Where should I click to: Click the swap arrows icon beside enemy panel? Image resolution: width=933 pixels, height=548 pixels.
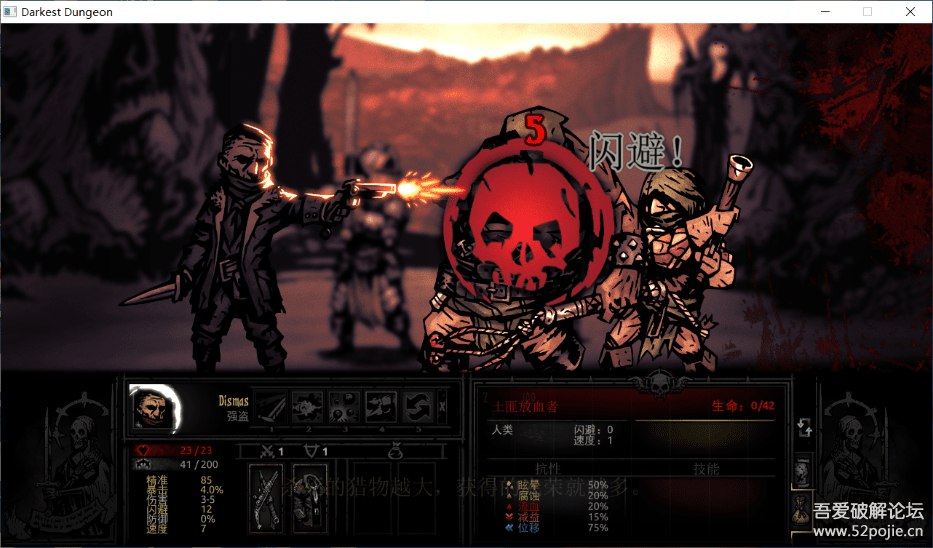point(801,428)
